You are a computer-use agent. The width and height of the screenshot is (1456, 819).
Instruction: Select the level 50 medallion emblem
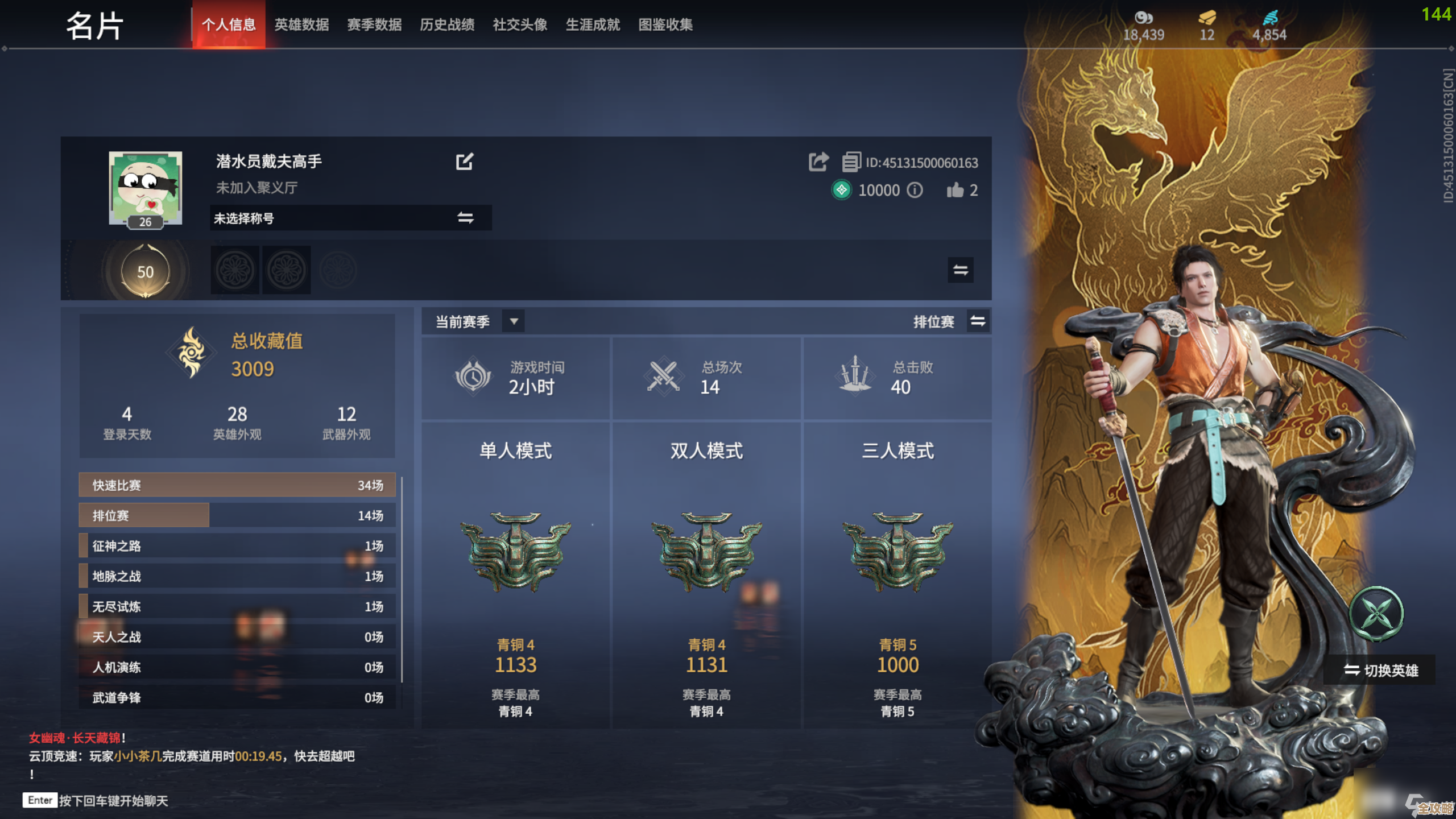[x=146, y=271]
